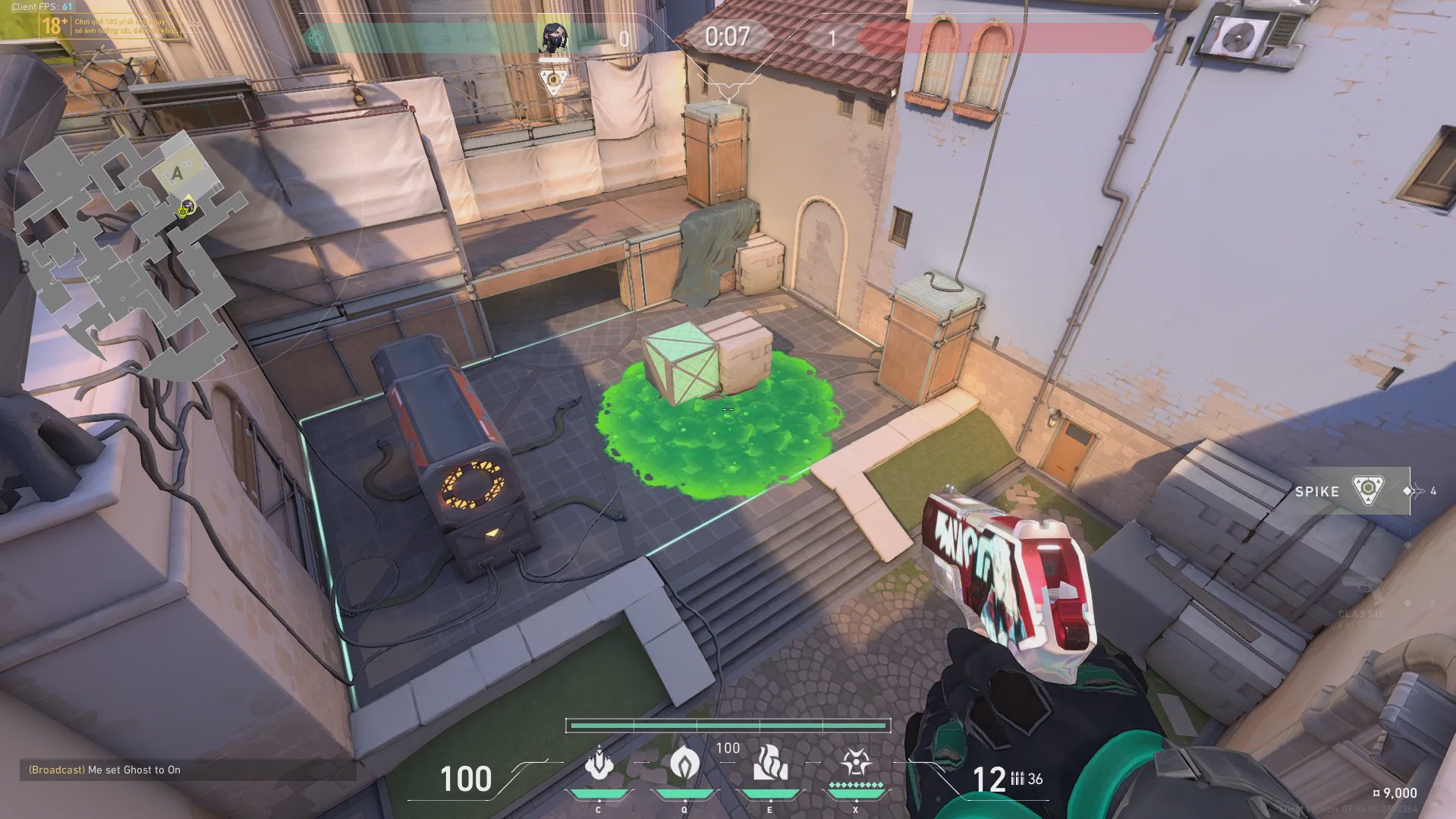Select the Spike inventory slot
This screenshot has height=819, width=1456.
1351,491
